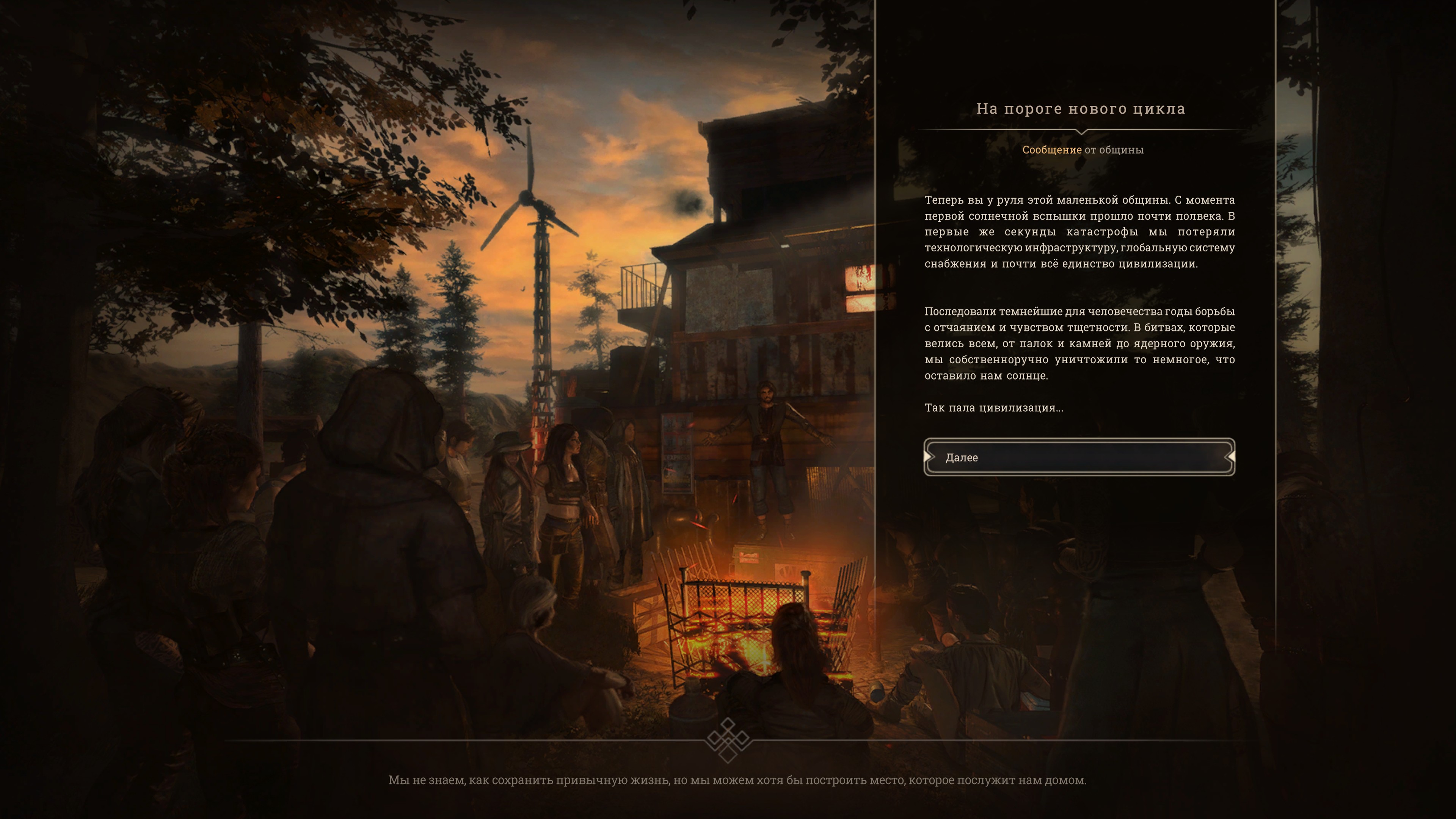Continue with the Далее button
Screen dimensions: 1456x819
pyautogui.click(x=1079, y=457)
